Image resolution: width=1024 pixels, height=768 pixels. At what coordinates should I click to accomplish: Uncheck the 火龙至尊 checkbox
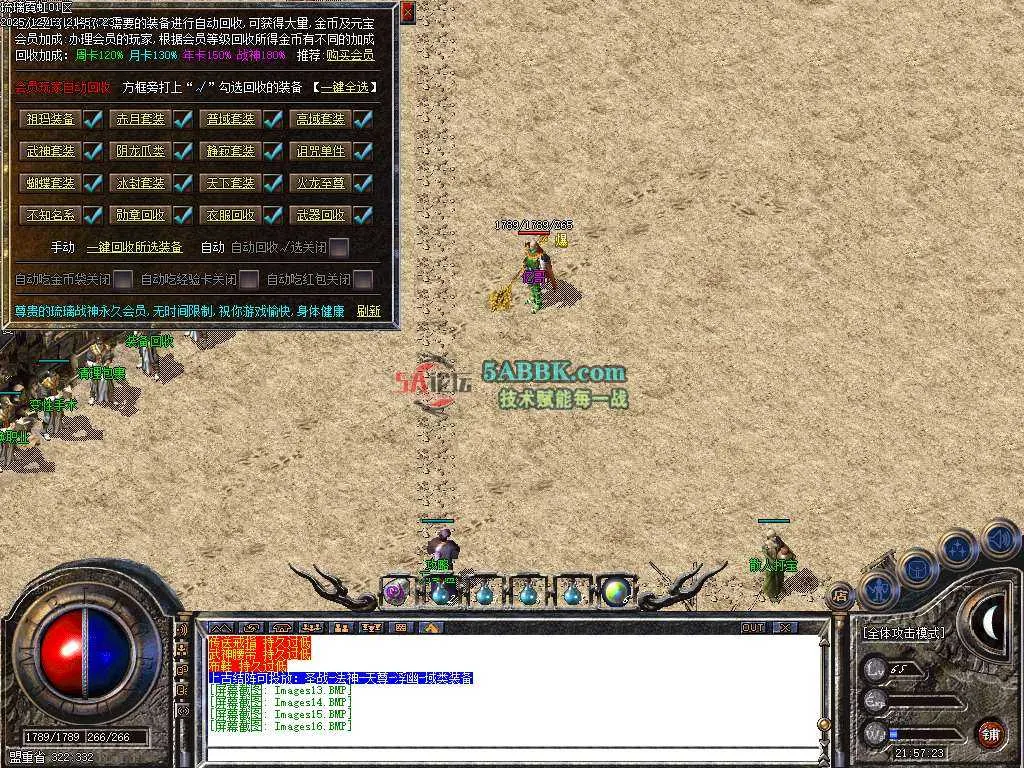click(x=363, y=184)
